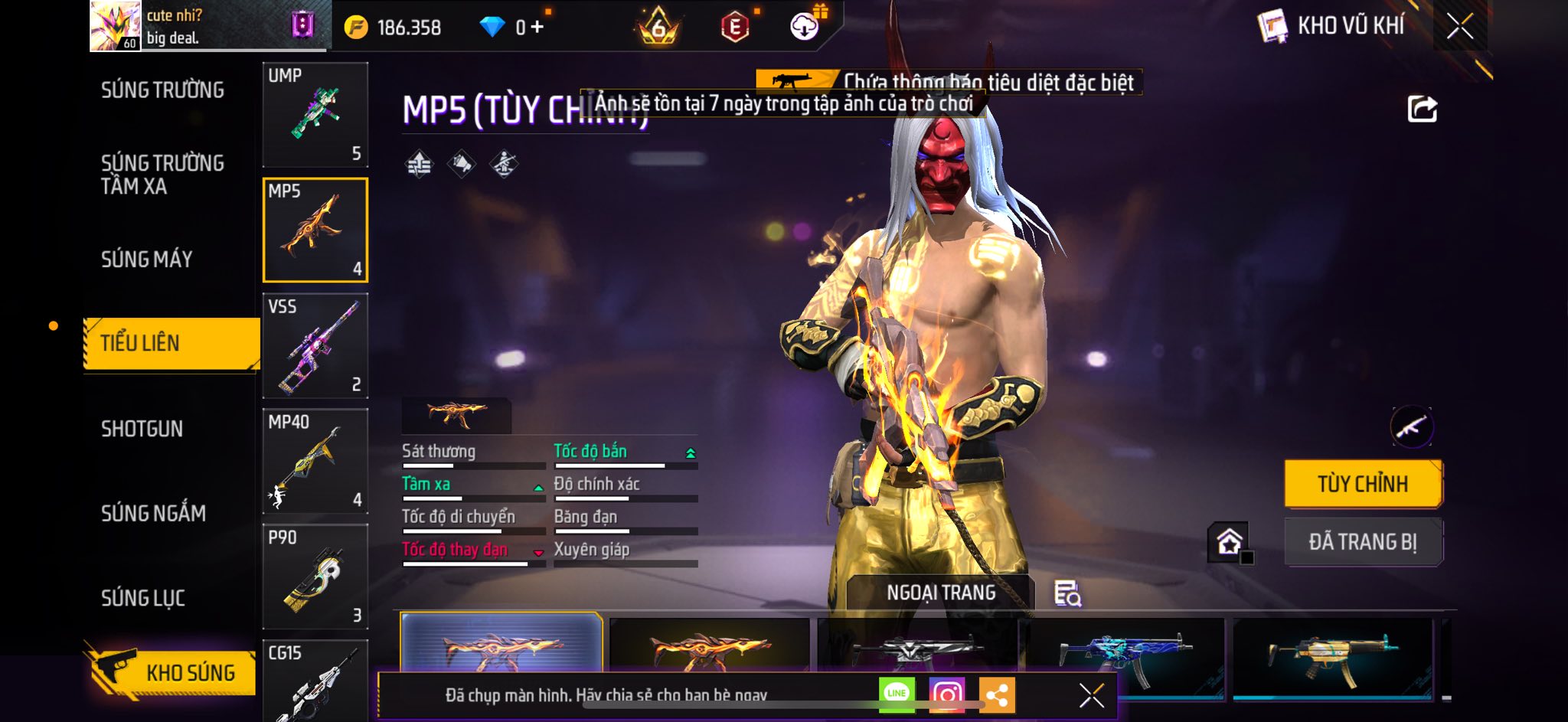Select the MP40 weapon tile
This screenshot has height=722, width=1568.
click(x=315, y=462)
